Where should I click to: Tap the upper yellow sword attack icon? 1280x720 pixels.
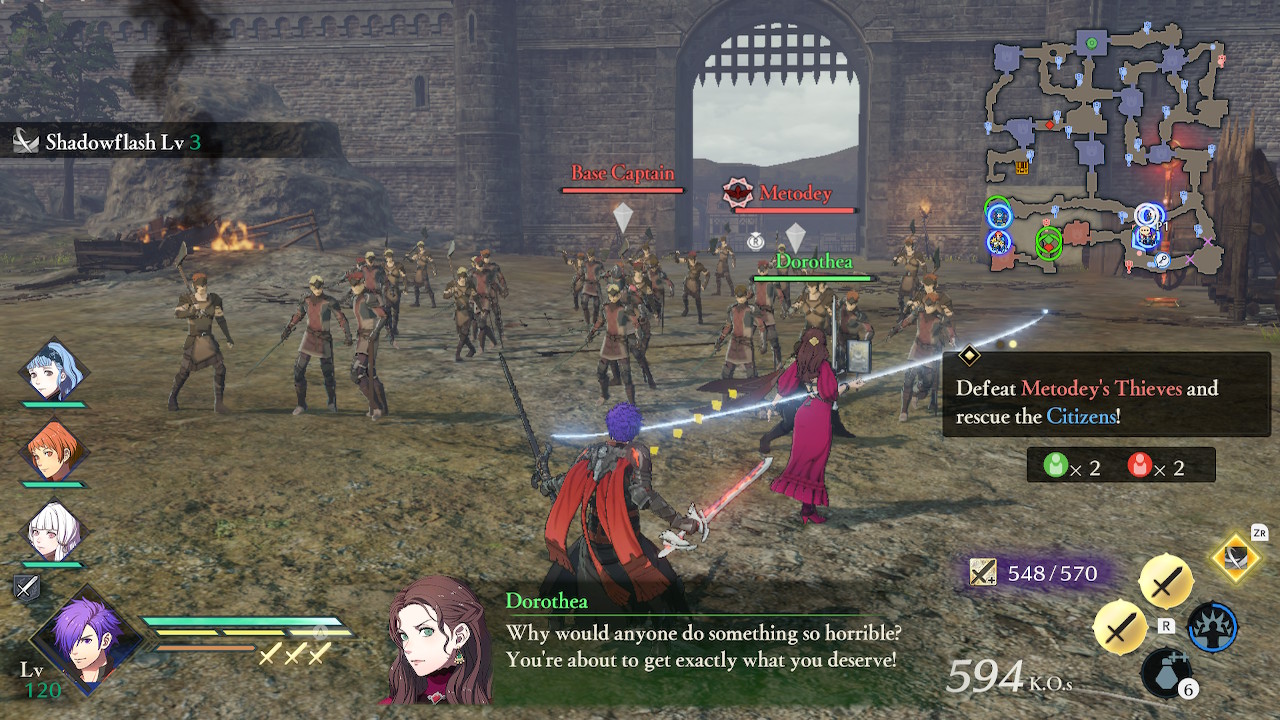(1168, 580)
